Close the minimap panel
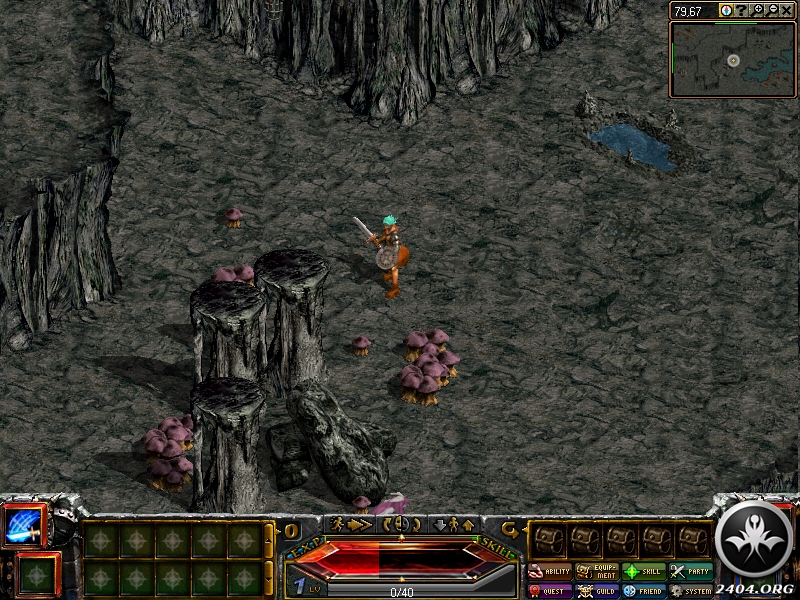The width and height of the screenshot is (800, 600). click(787, 10)
